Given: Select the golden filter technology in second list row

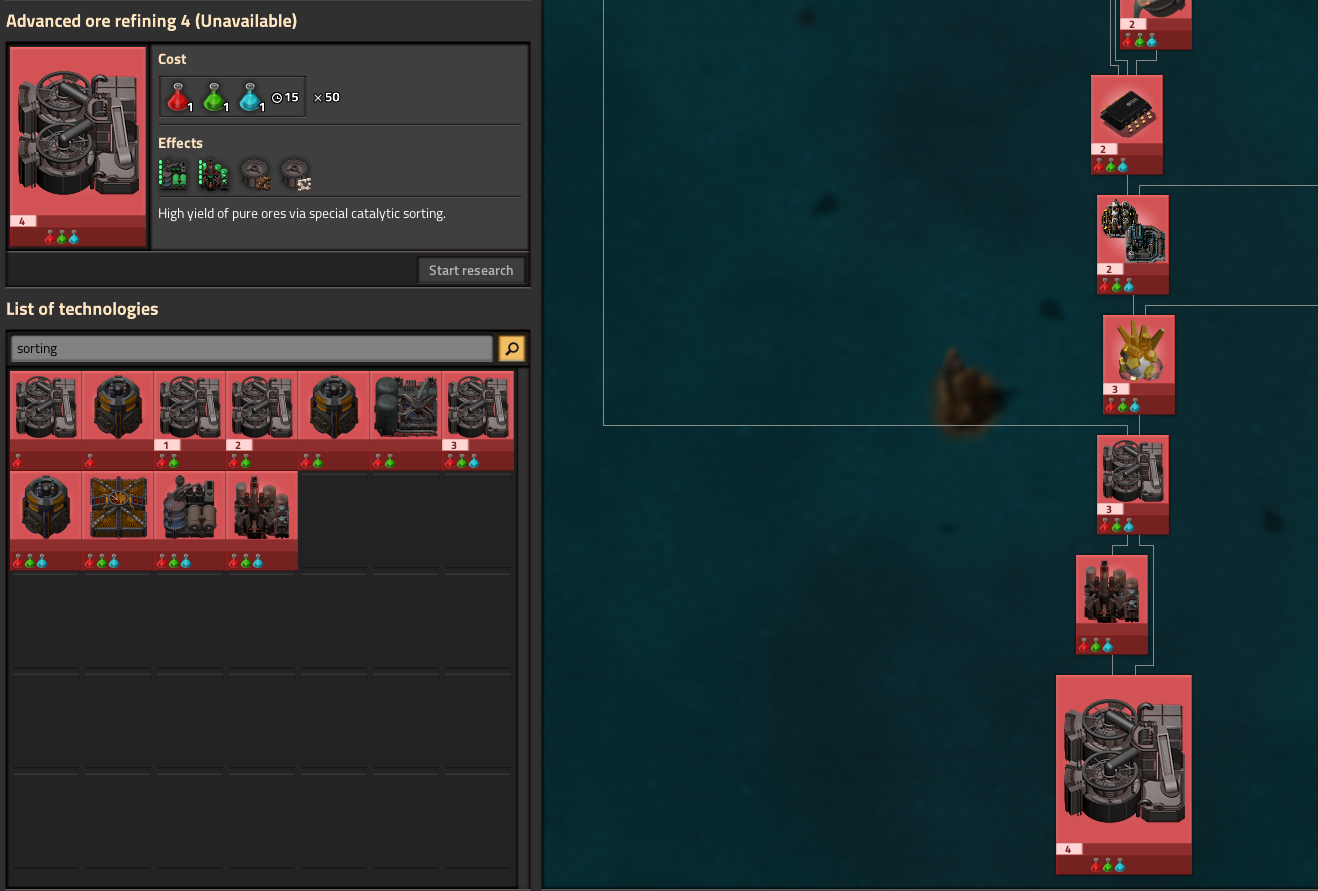Looking at the screenshot, I should [117, 506].
